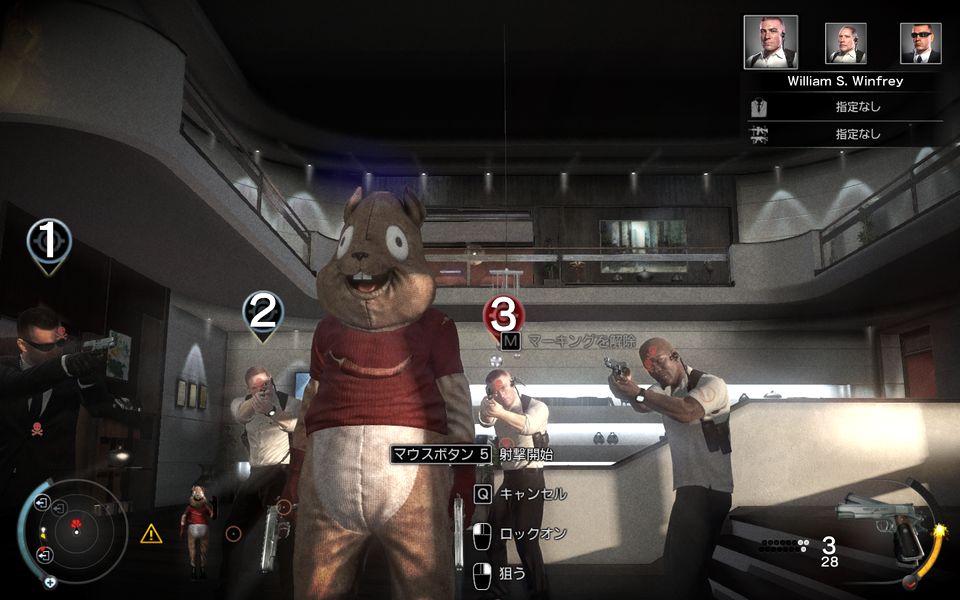The height and width of the screenshot is (600, 960).
Task: Choose William S. Winfrey's highlighted portrait
Action: click(771, 42)
